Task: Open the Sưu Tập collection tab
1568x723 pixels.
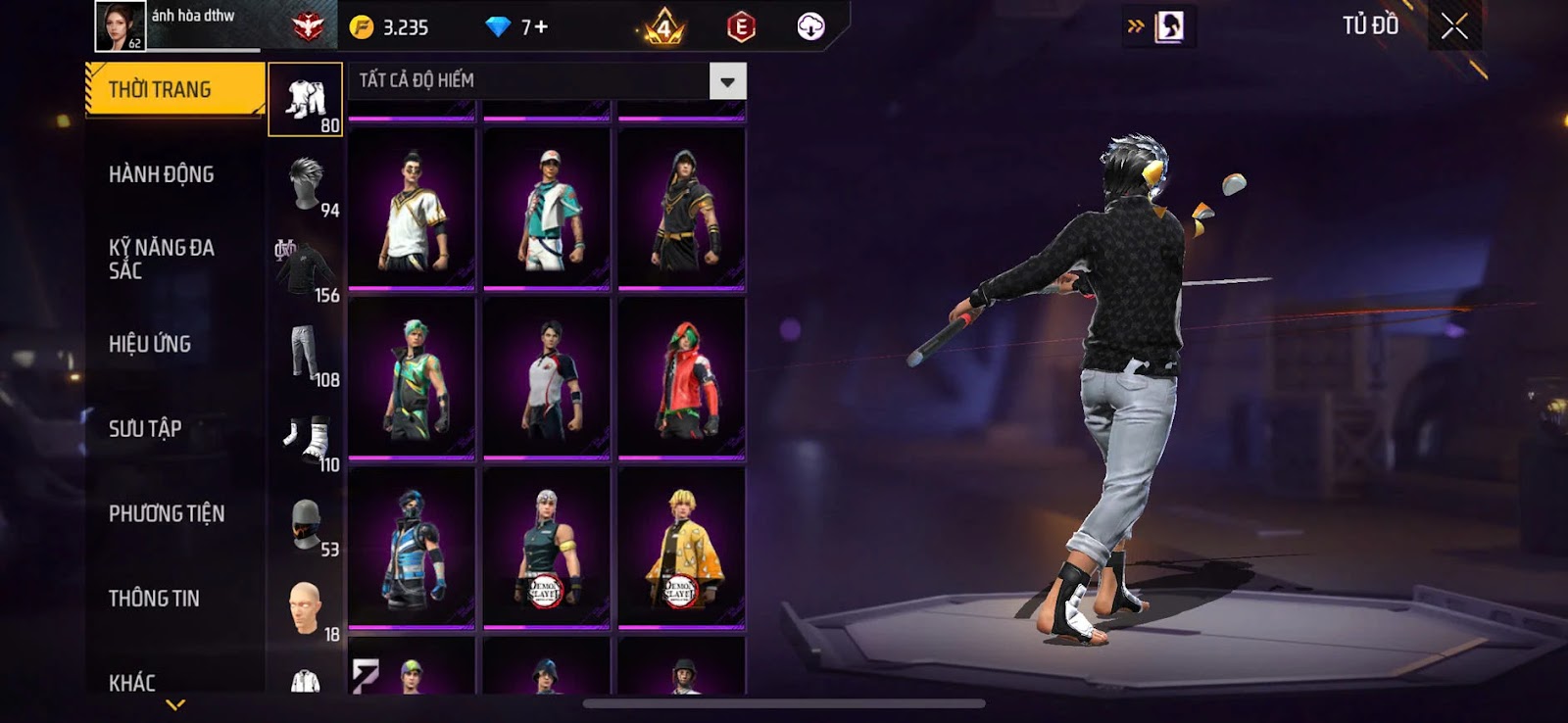Action: pyautogui.click(x=145, y=428)
